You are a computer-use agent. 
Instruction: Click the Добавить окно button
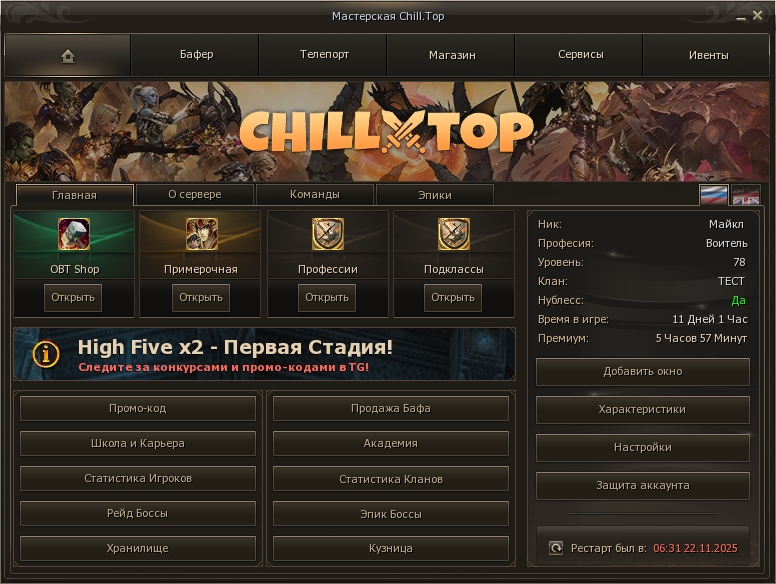point(642,372)
